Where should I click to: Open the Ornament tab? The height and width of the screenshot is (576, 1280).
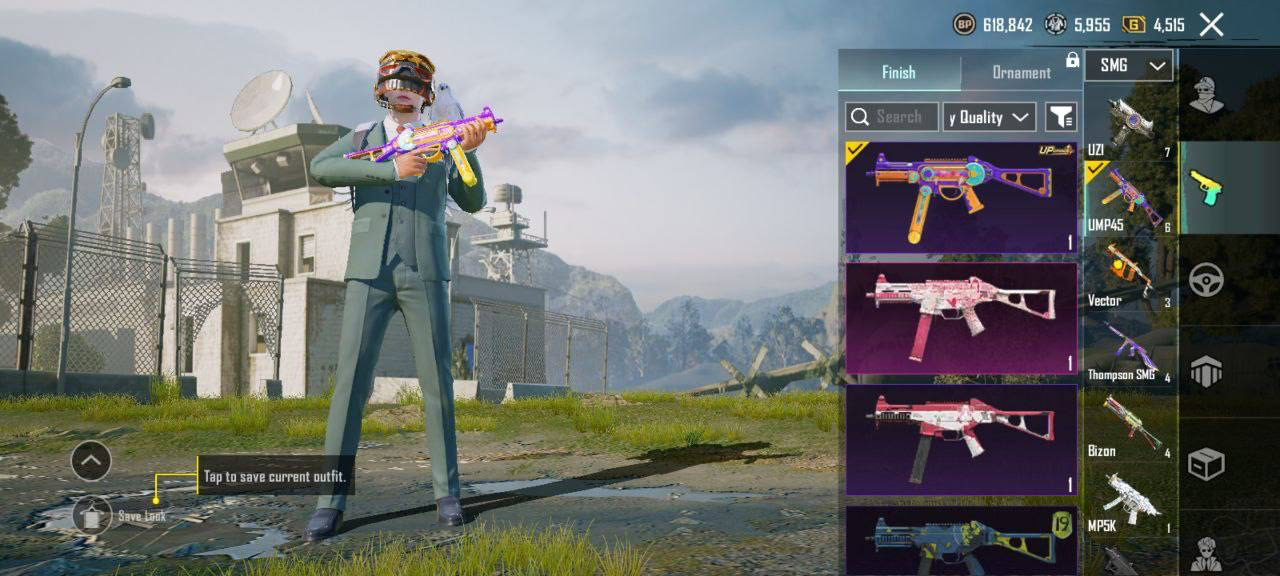tap(1020, 72)
